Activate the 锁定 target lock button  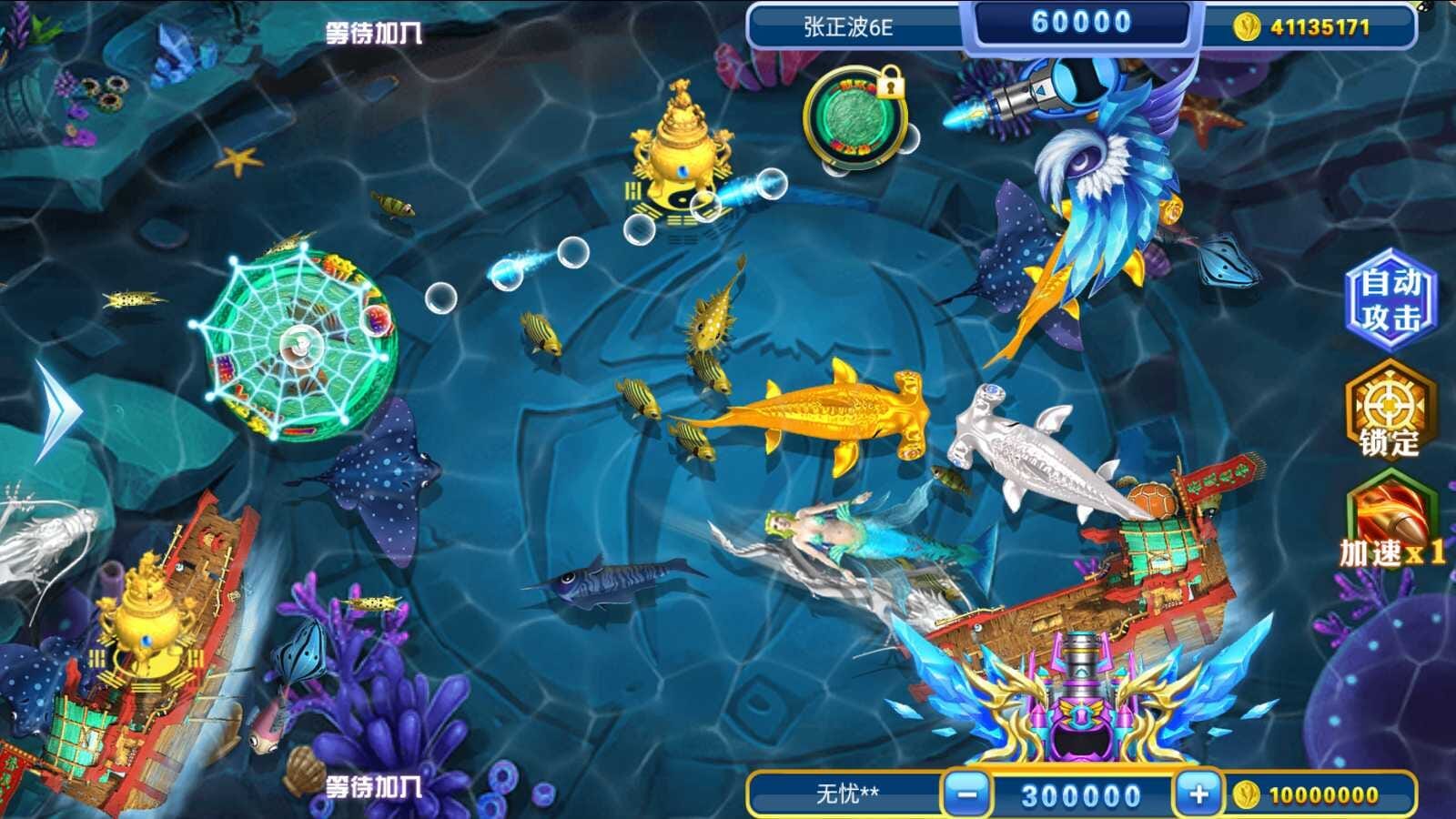(x=1389, y=409)
